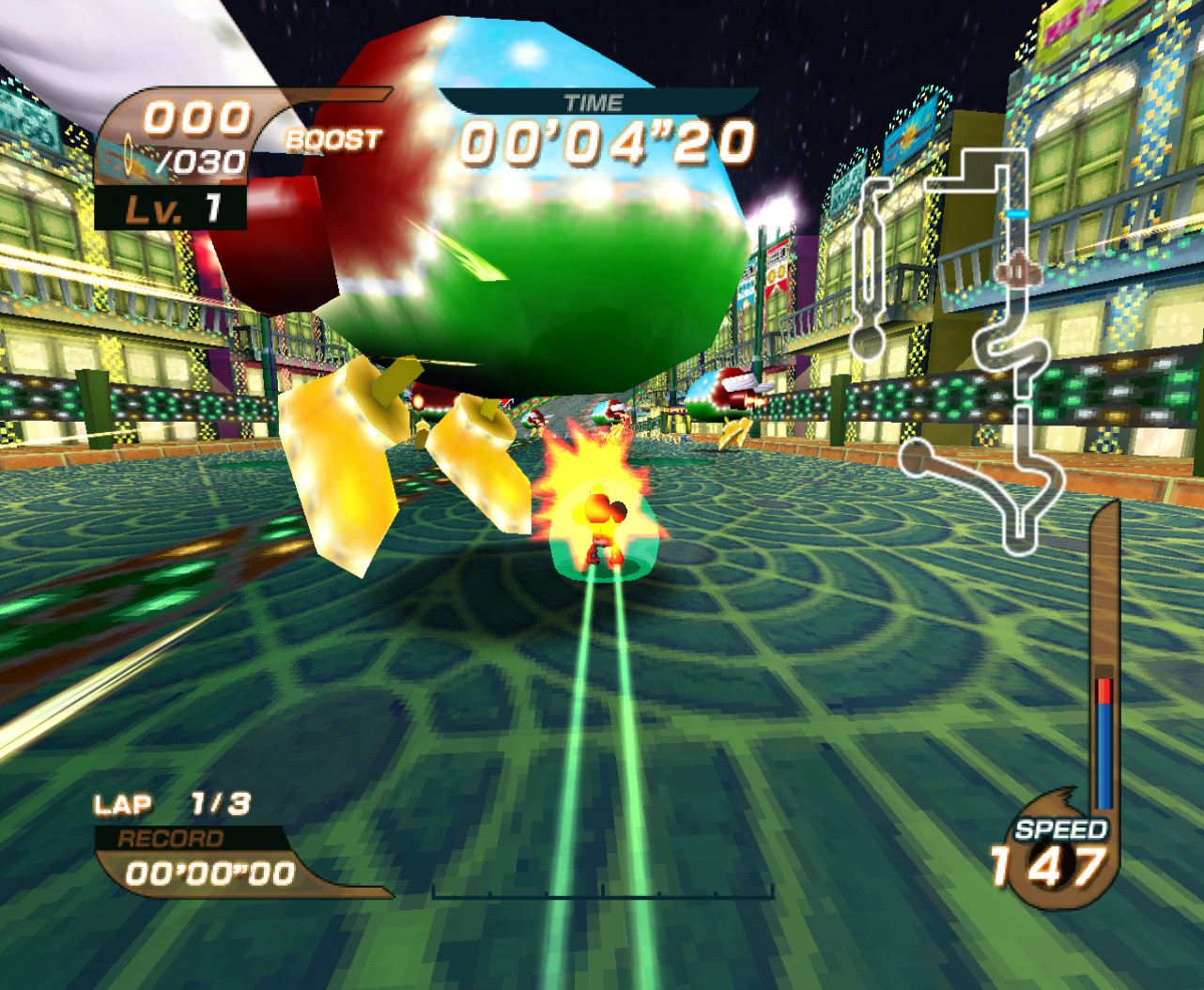Click the race timer reading 00'04"20
1204x990 pixels.
[606, 141]
